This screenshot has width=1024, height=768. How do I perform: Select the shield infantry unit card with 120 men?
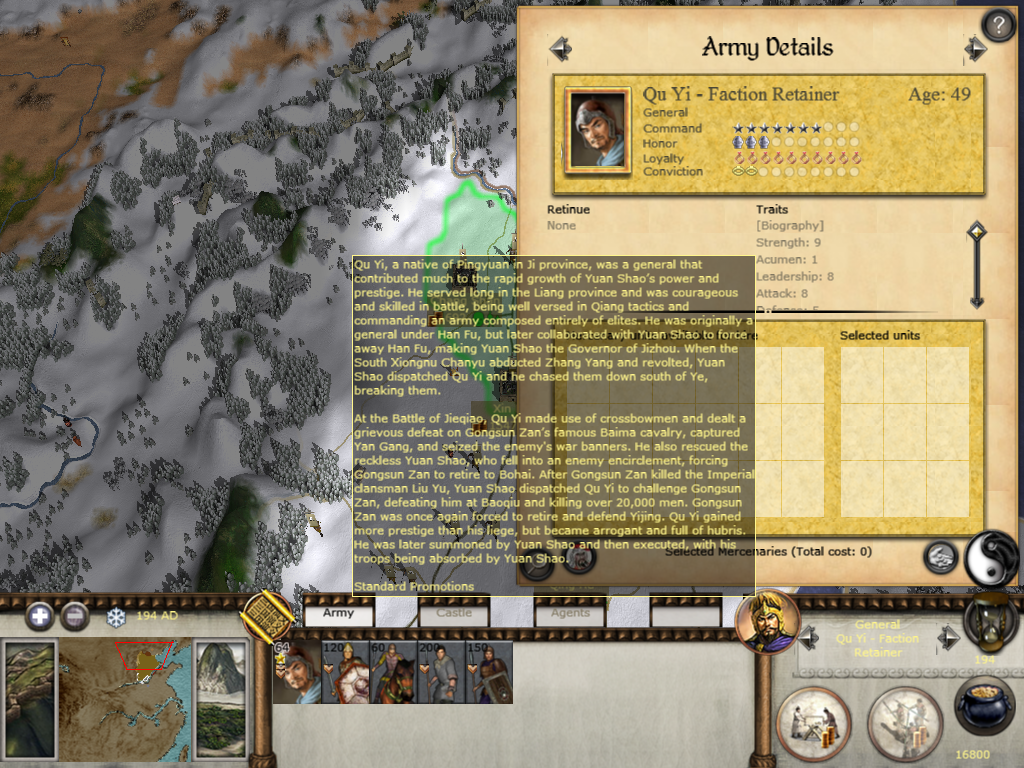click(x=345, y=672)
